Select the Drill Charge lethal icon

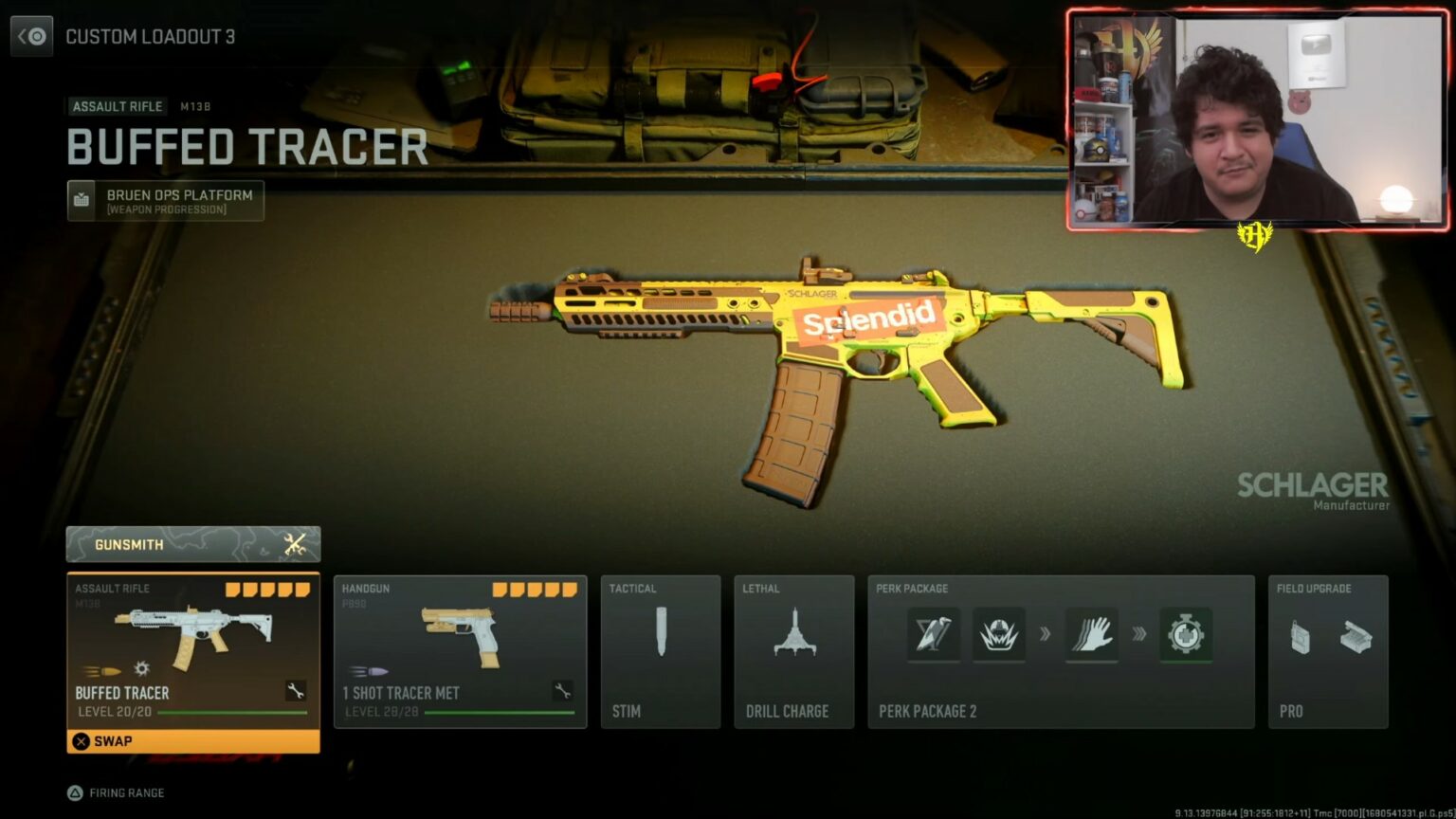click(793, 631)
